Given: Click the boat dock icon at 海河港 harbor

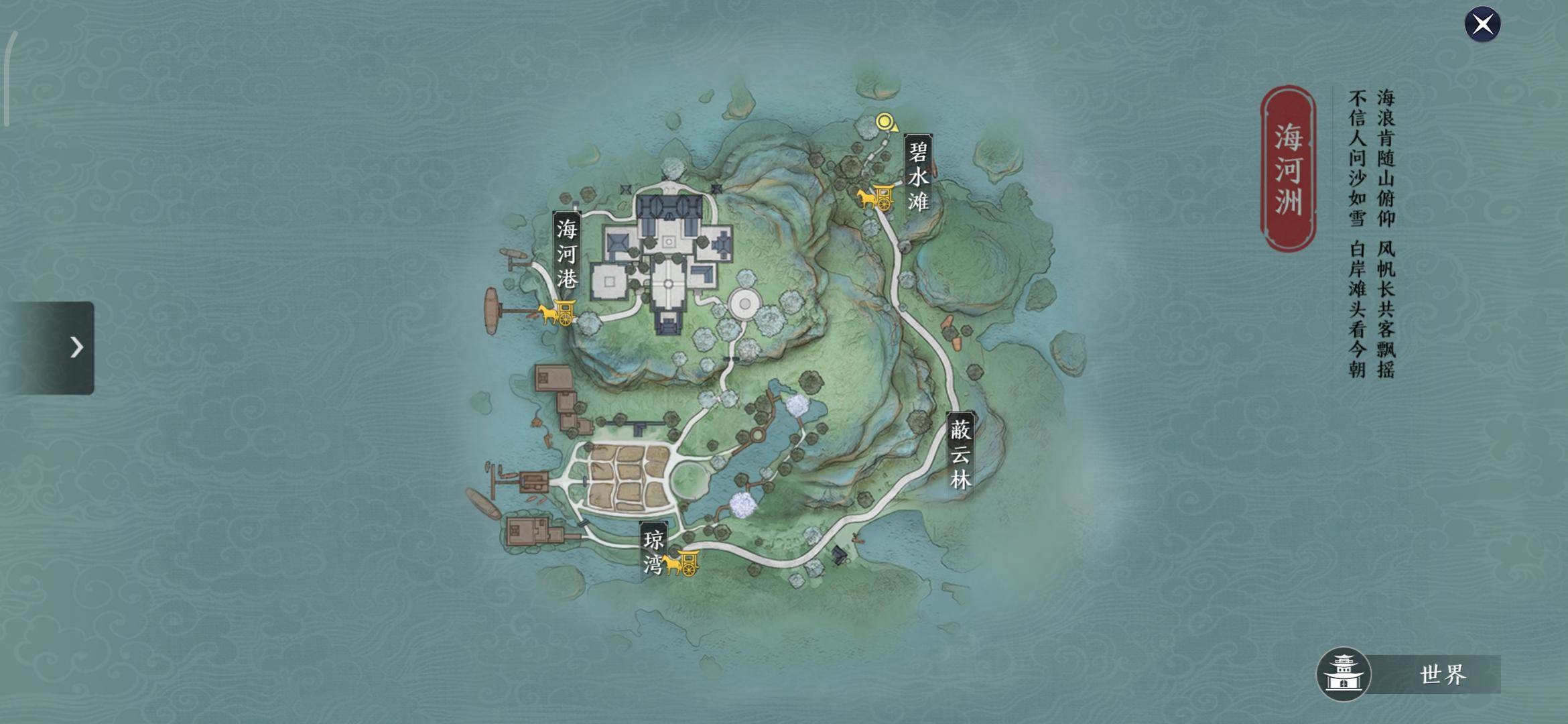Looking at the screenshot, I should pyautogui.click(x=491, y=308).
